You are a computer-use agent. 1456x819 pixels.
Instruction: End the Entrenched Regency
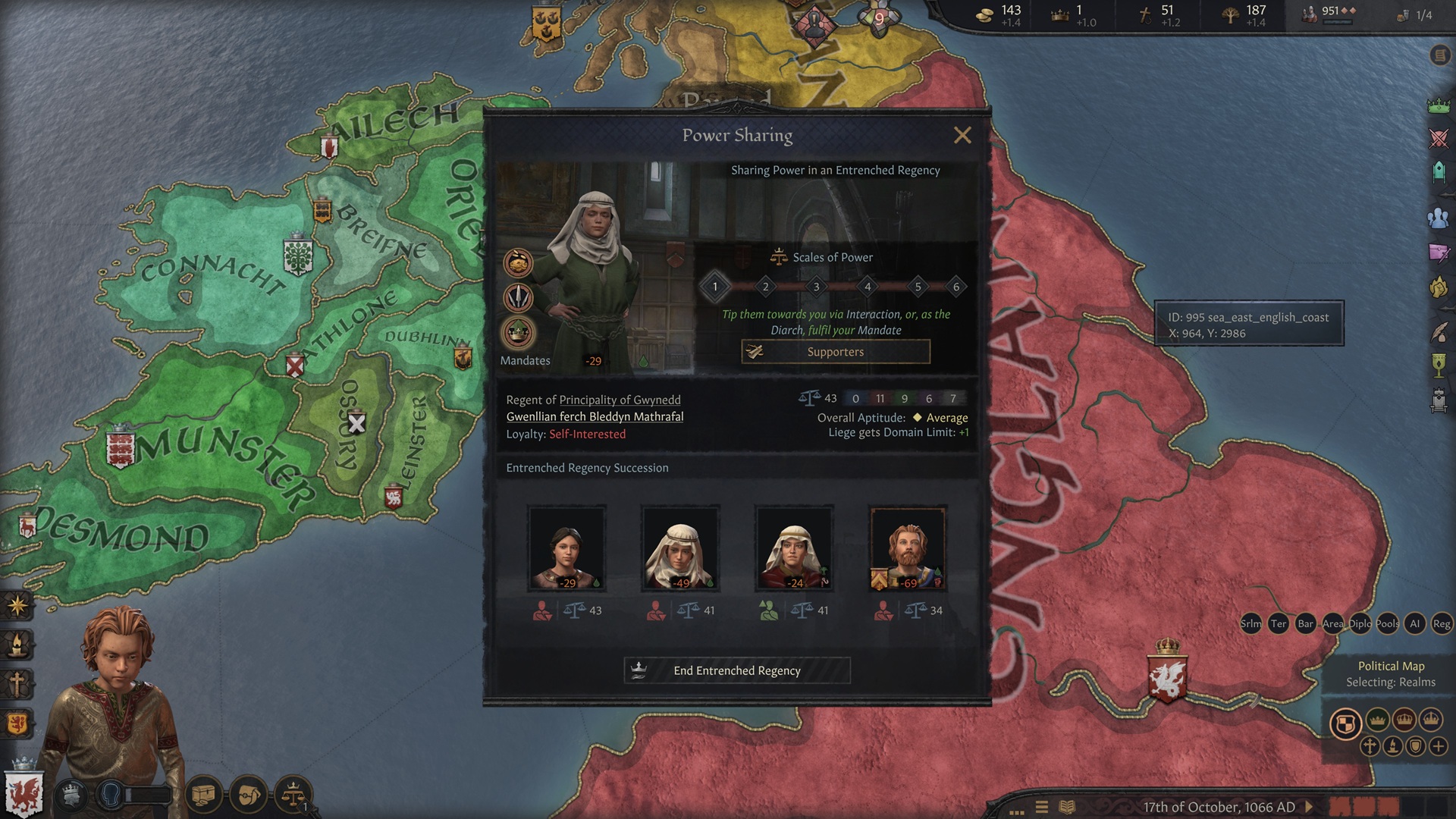(736, 670)
